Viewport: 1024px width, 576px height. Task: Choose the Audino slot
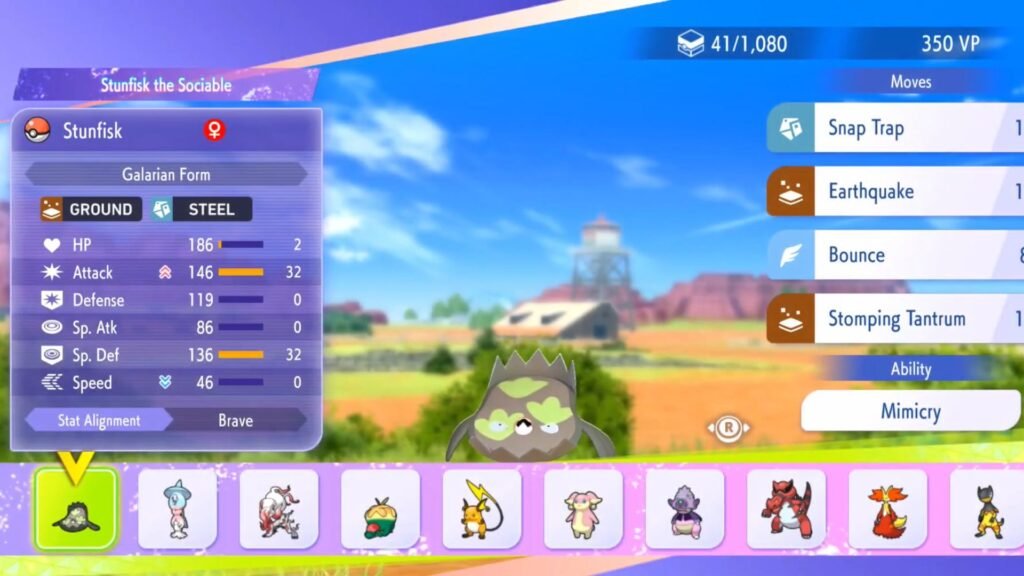coord(583,509)
